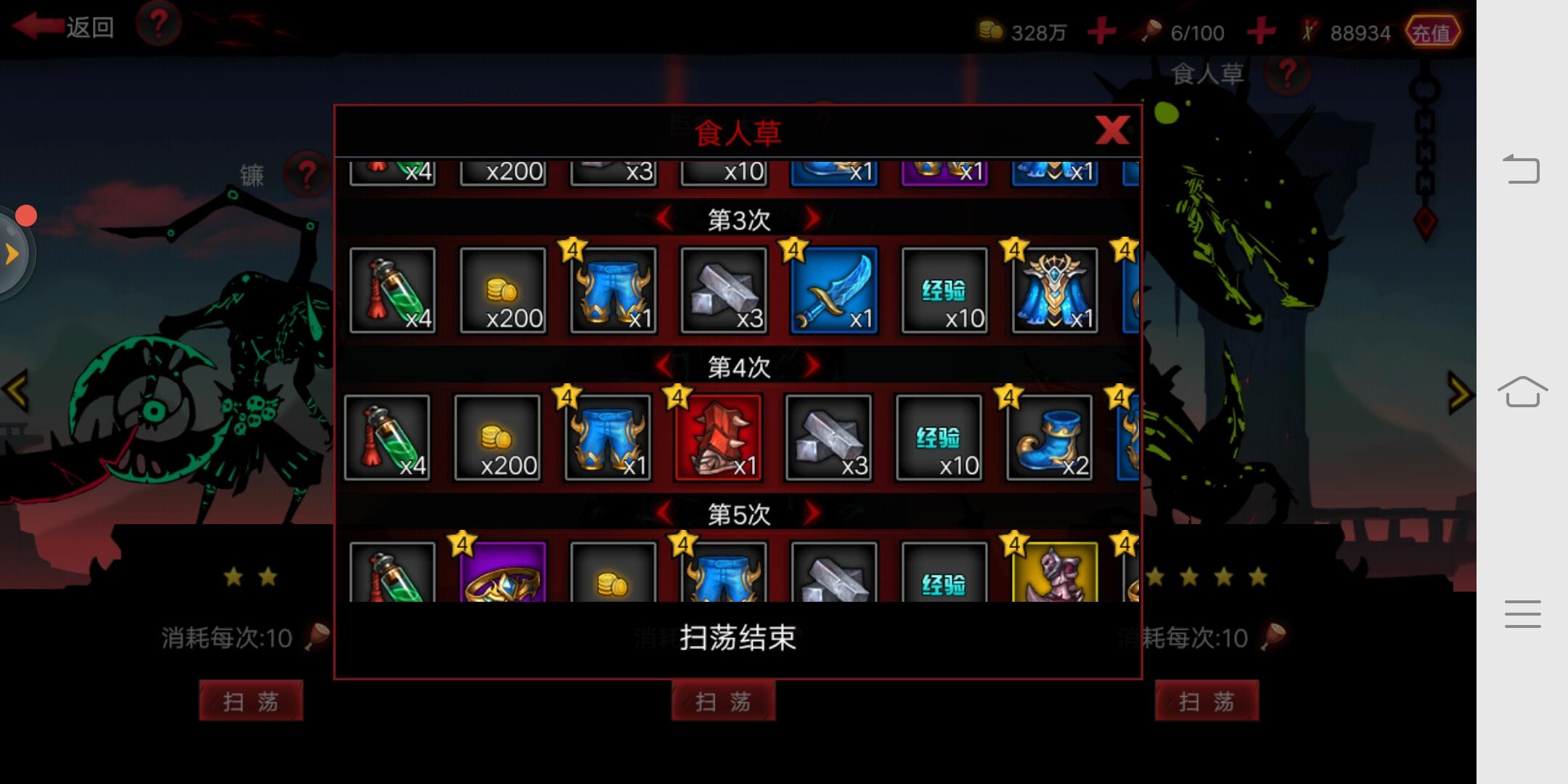Image resolution: width=1568 pixels, height=784 pixels.
Task: Open the 镰 stage help question mark
Action: pos(308,174)
